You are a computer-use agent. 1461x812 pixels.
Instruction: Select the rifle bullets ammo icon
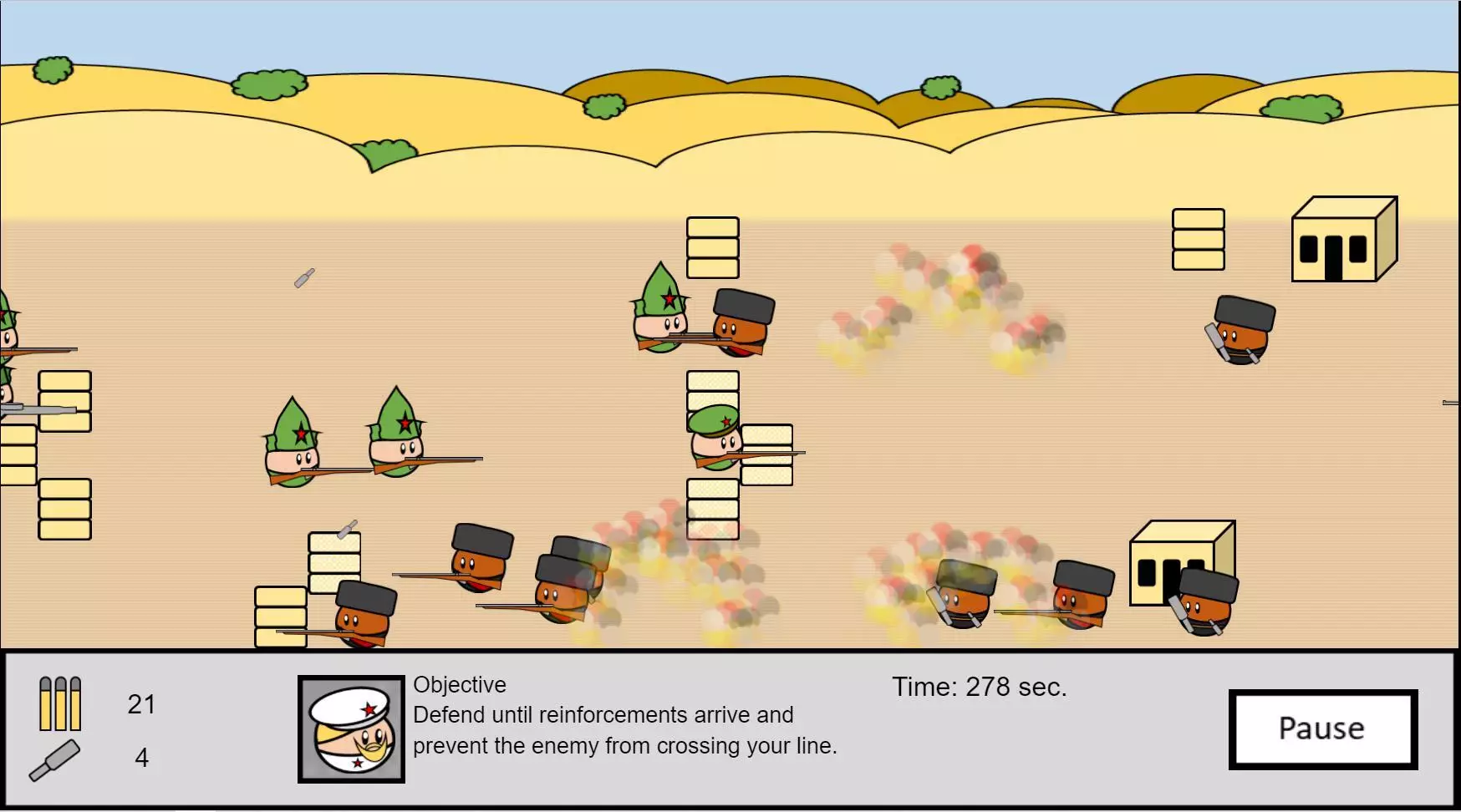point(60,703)
